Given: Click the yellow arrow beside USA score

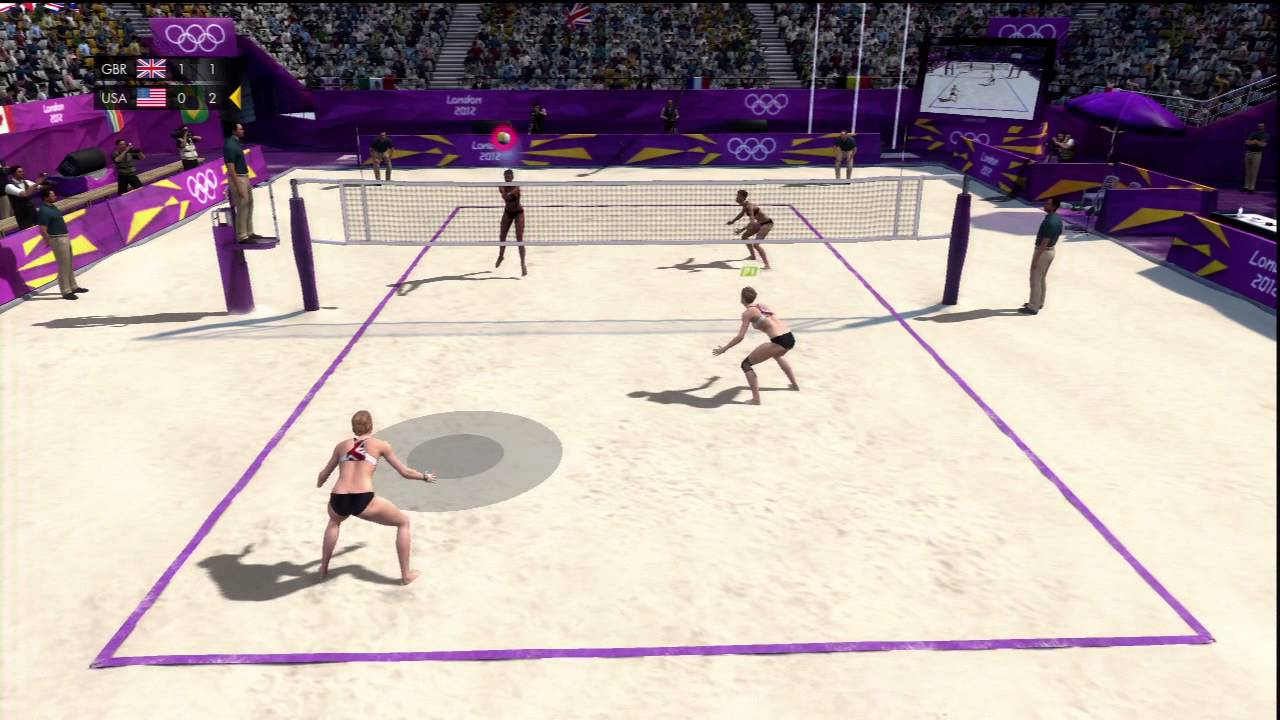Looking at the screenshot, I should click(236, 97).
